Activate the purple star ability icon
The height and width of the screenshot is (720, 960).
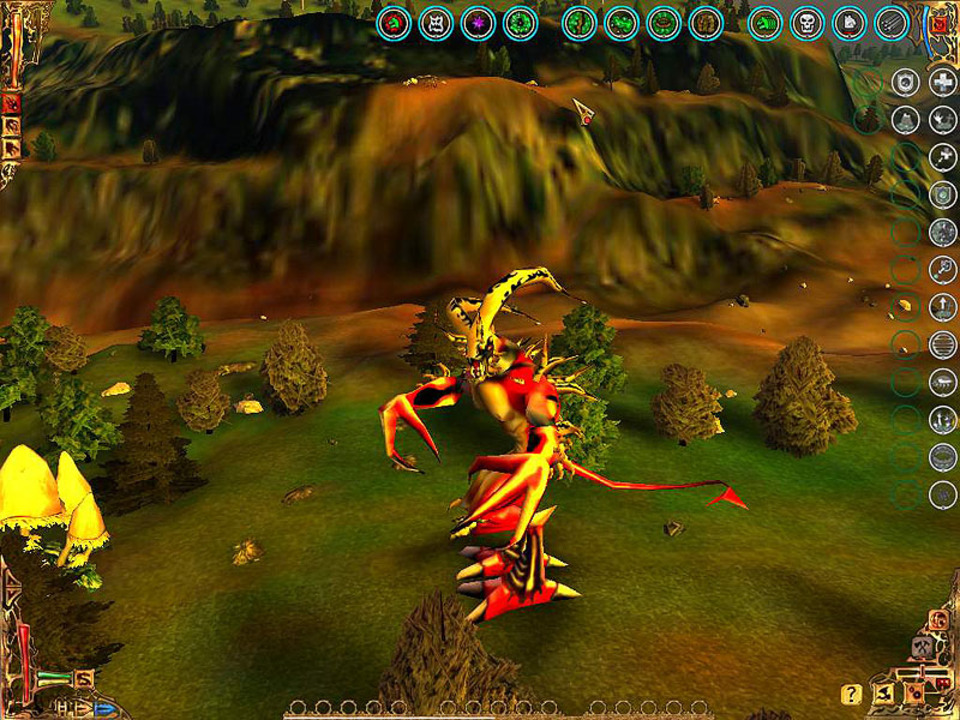tap(478, 23)
